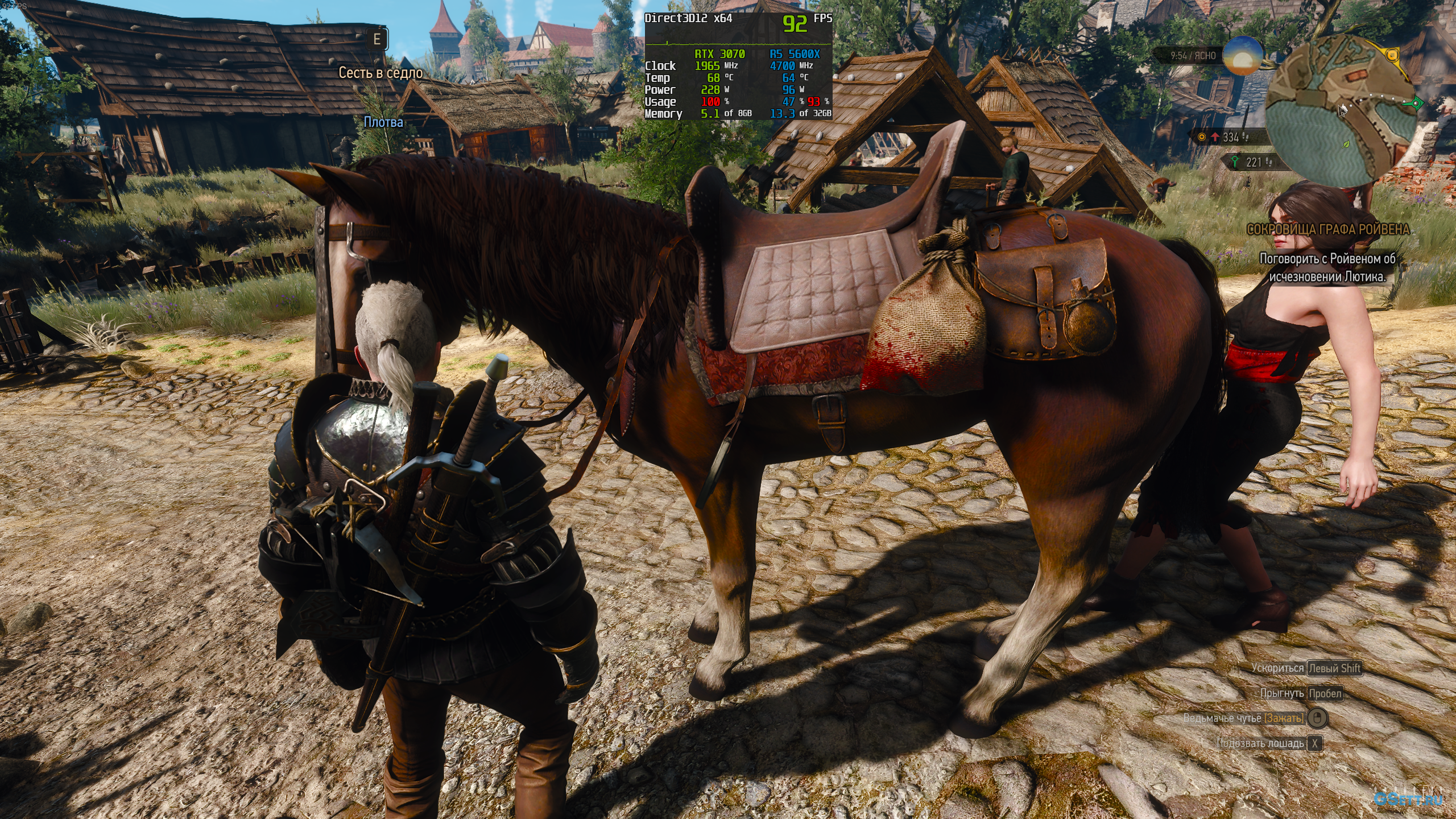
Task: Click the white player arrow on minimap
Action: 1343,110
